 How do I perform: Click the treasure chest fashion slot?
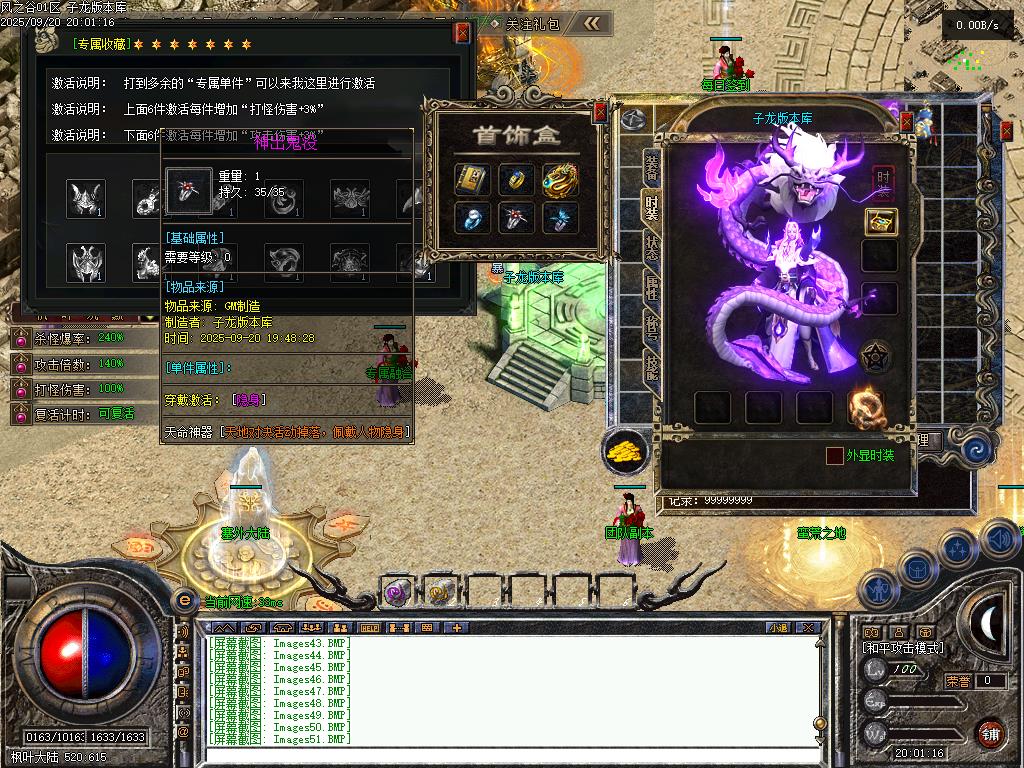[881, 222]
